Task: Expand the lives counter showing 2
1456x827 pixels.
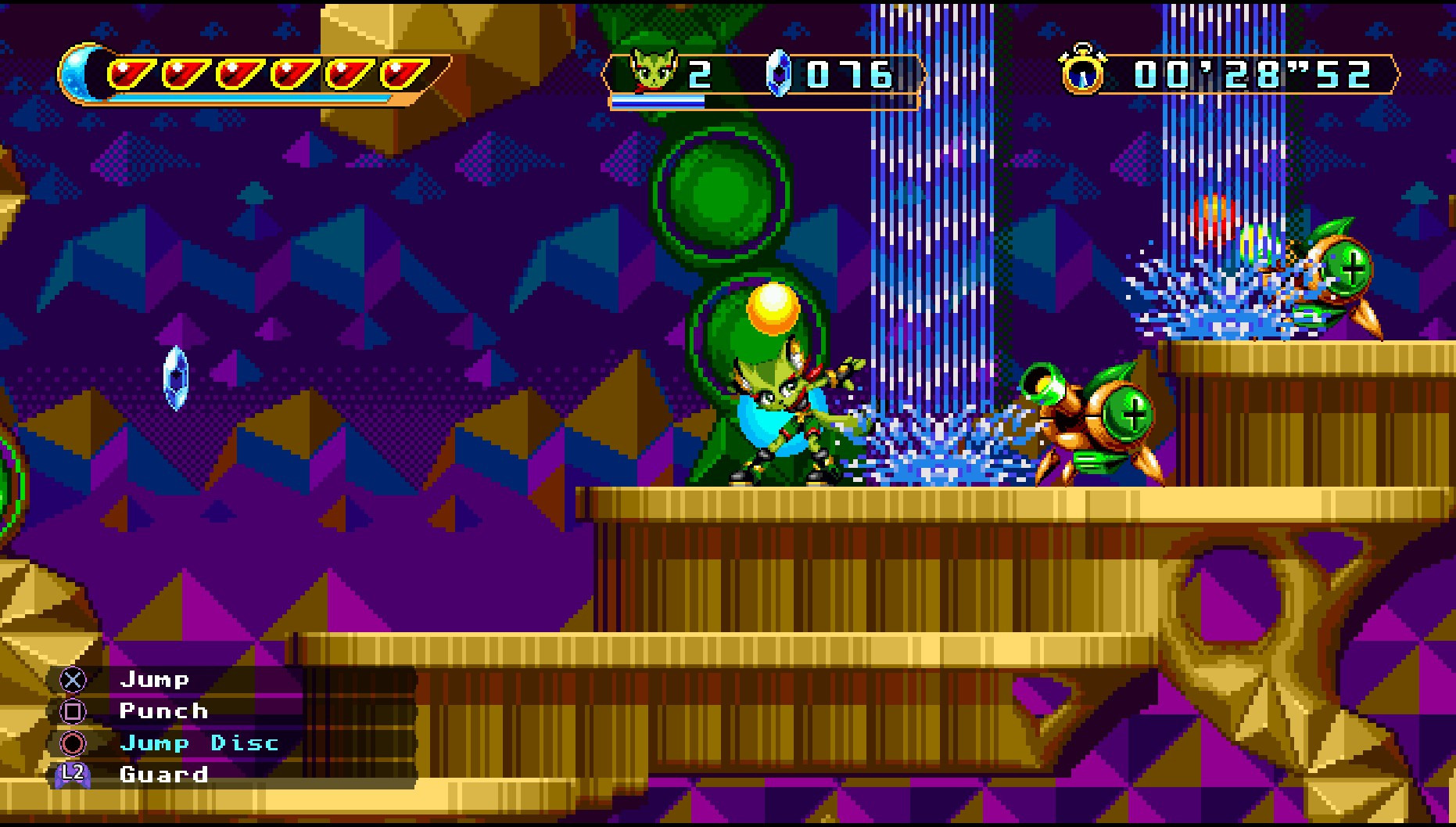Action: tap(700, 73)
